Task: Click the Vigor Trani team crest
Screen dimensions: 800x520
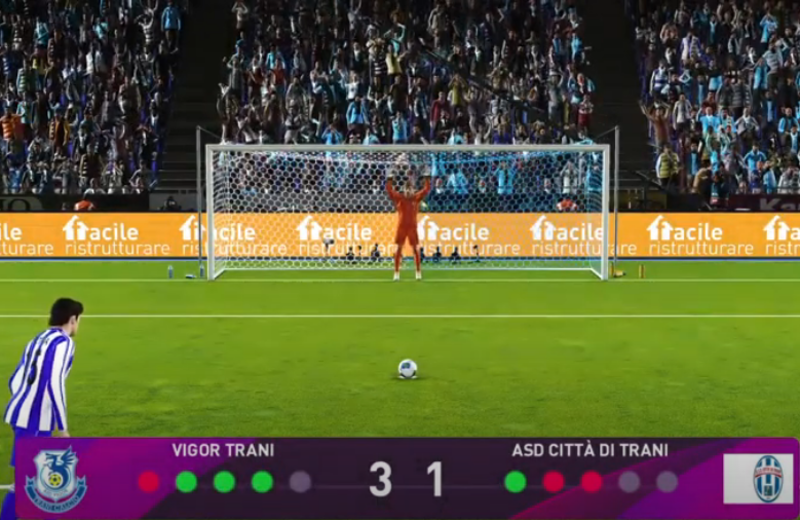Action: [56, 479]
